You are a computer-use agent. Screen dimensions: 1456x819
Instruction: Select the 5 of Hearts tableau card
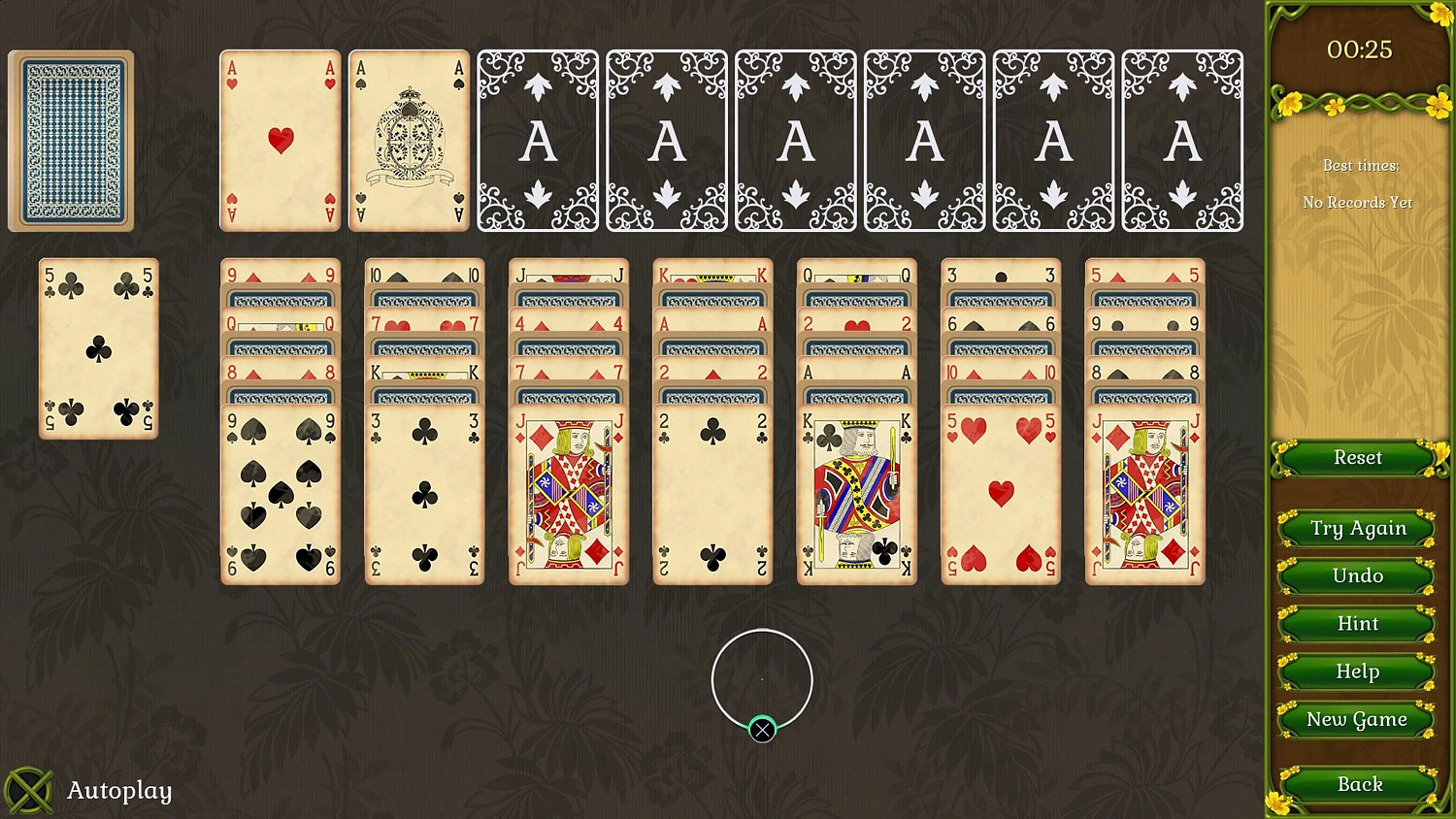1000,495
